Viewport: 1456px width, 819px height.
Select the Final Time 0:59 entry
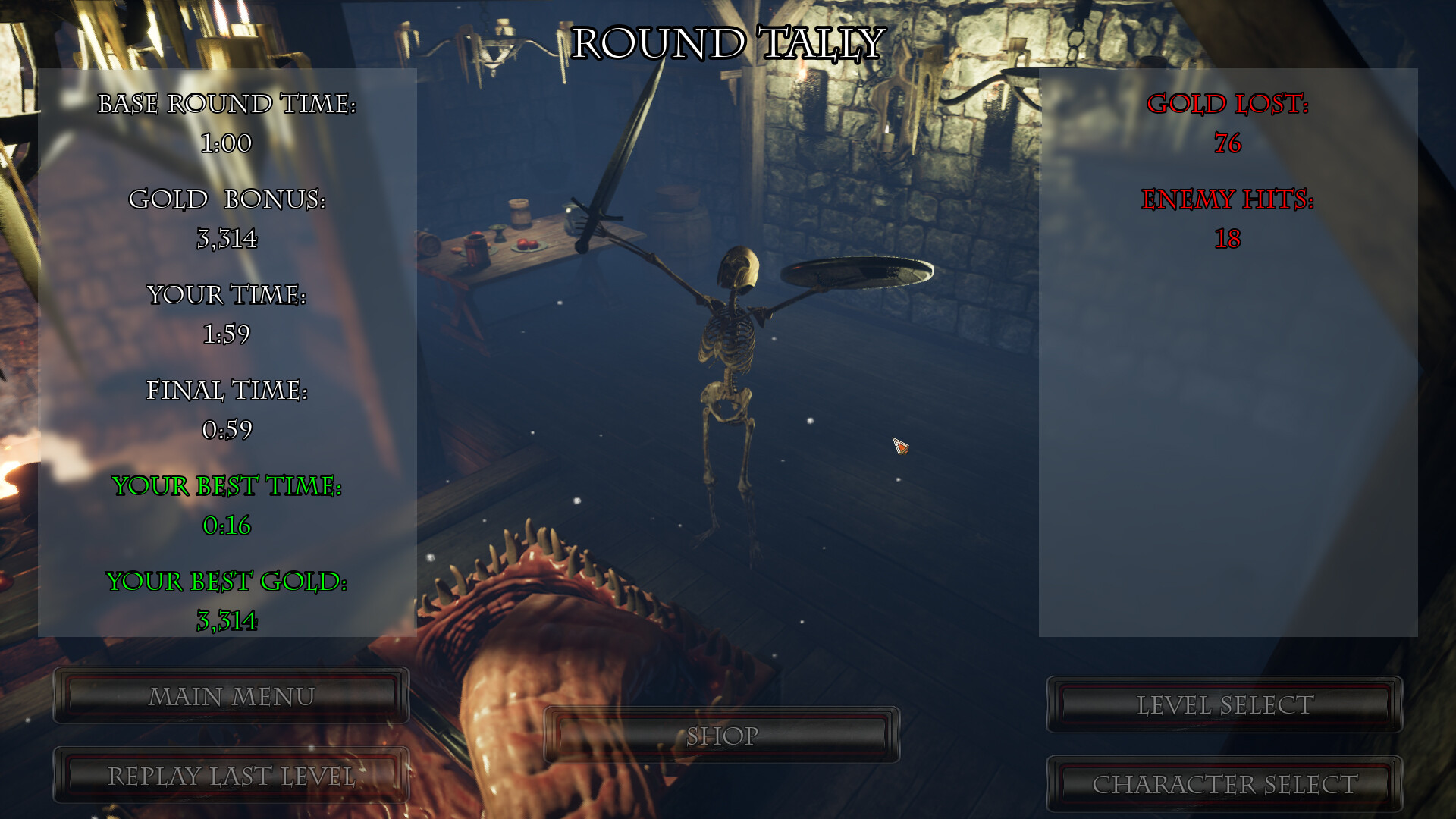[227, 430]
